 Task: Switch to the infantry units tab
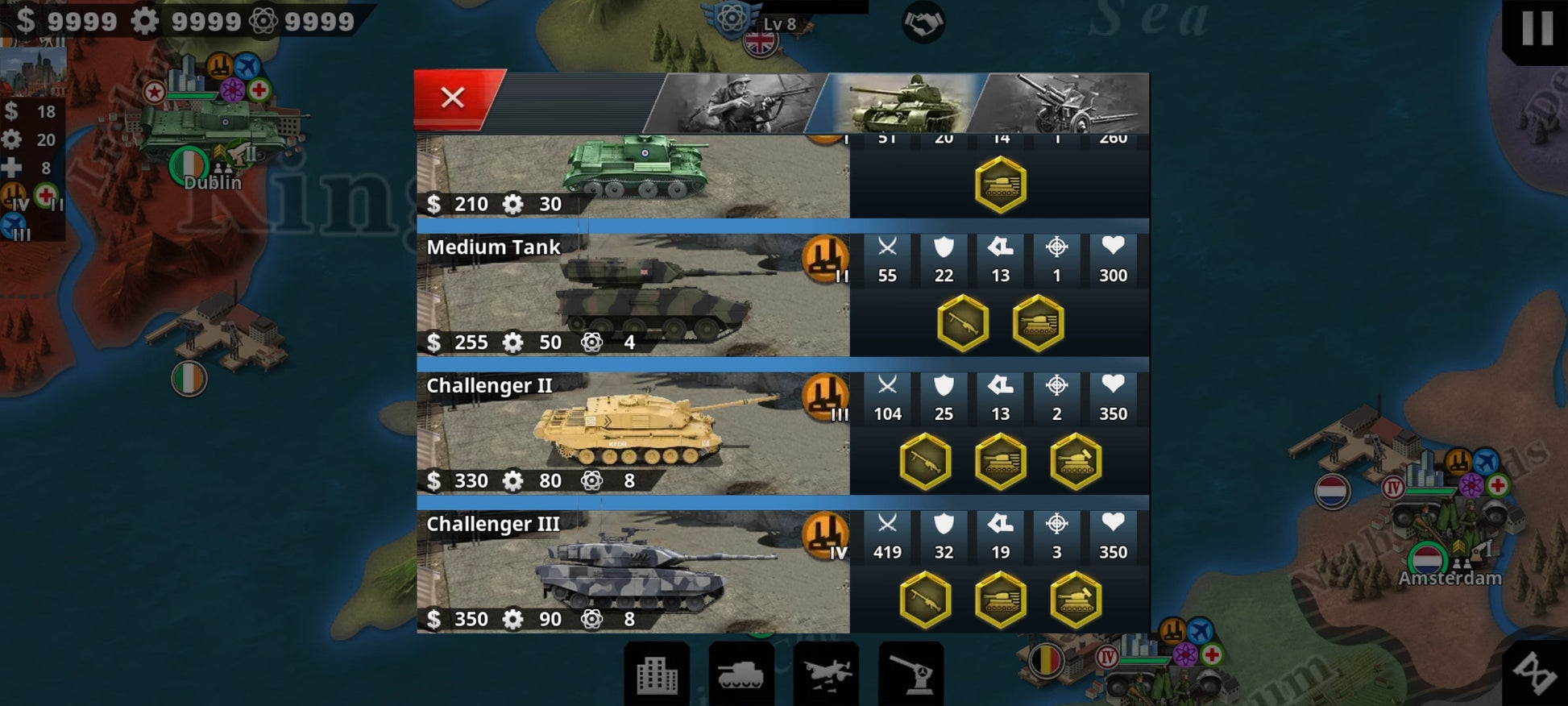coord(736,103)
